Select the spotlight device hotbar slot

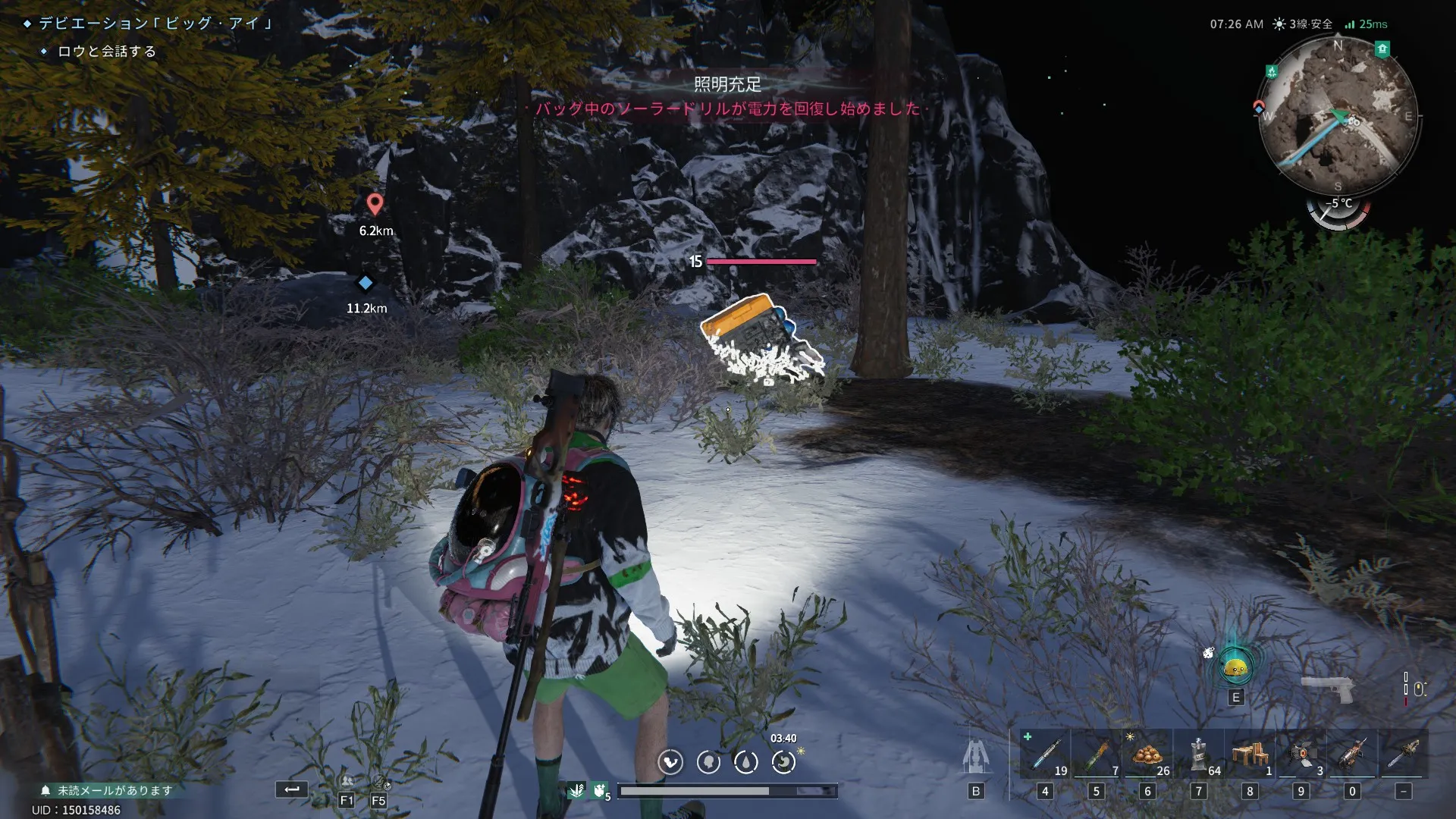click(x=1301, y=754)
